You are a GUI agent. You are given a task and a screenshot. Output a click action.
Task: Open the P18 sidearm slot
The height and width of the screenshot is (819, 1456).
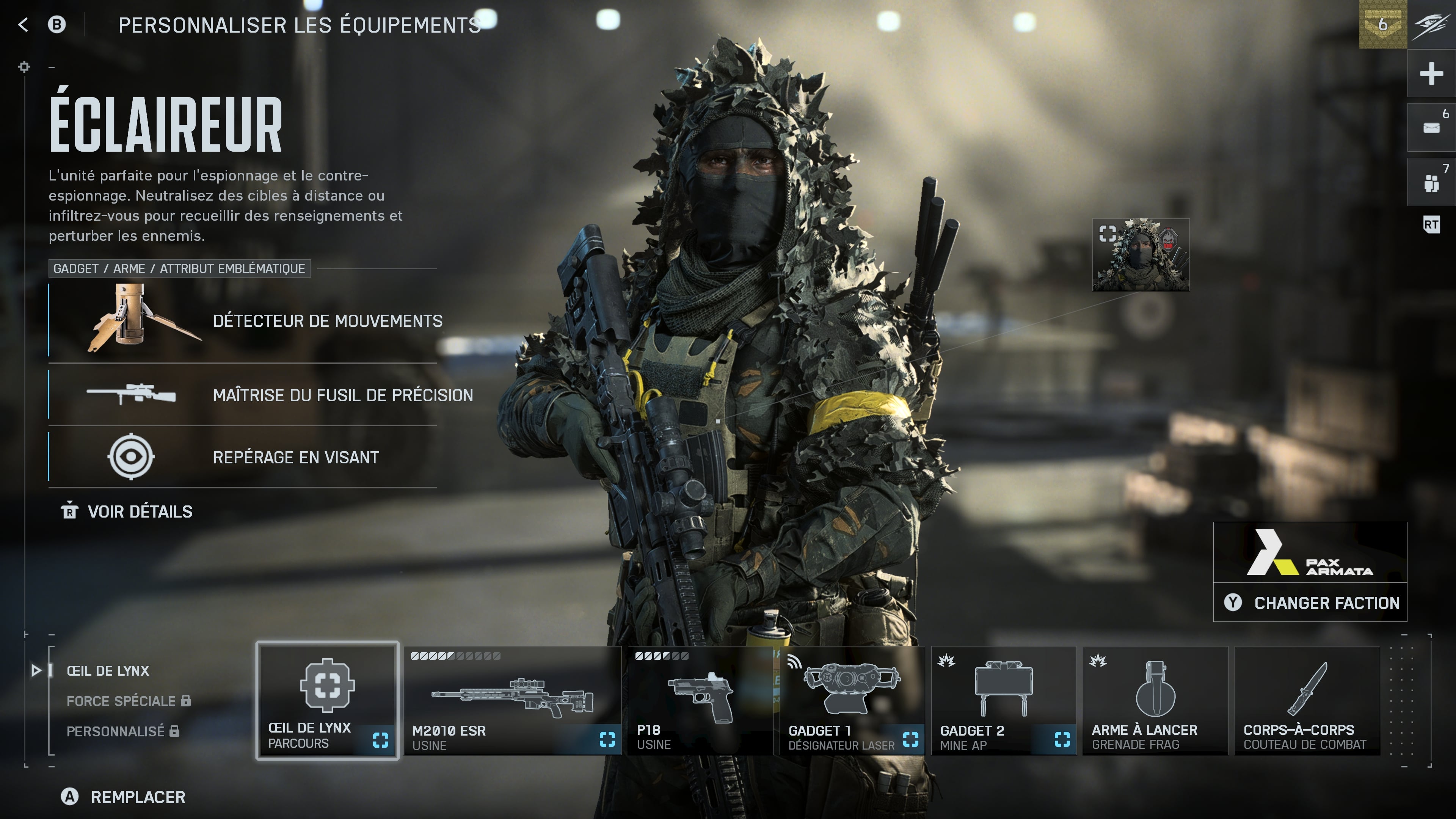(x=700, y=700)
